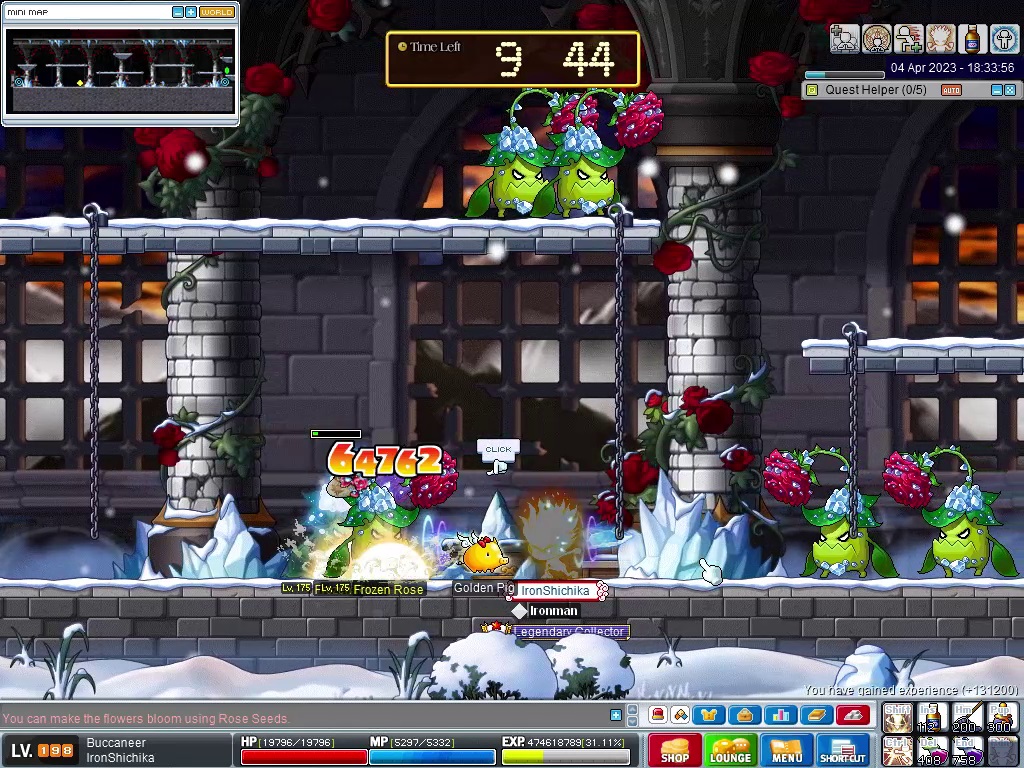Activate the skill in the Shift quickslot

click(x=897, y=717)
